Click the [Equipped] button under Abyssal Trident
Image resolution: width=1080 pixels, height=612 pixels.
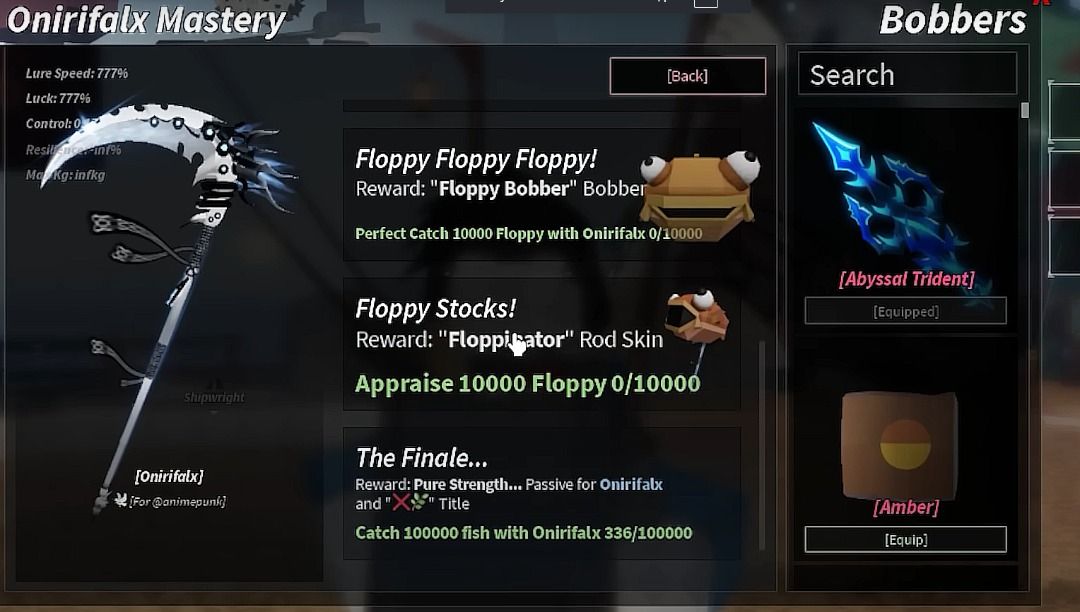[905, 311]
